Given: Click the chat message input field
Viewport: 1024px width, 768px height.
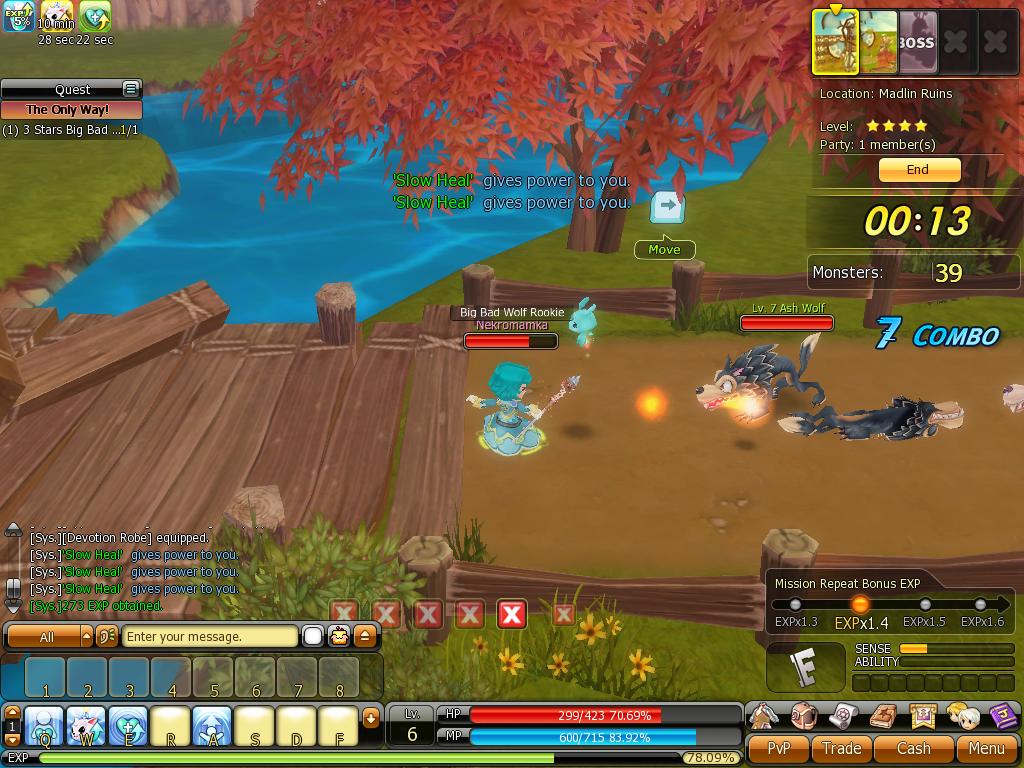Looking at the screenshot, I should pos(209,636).
